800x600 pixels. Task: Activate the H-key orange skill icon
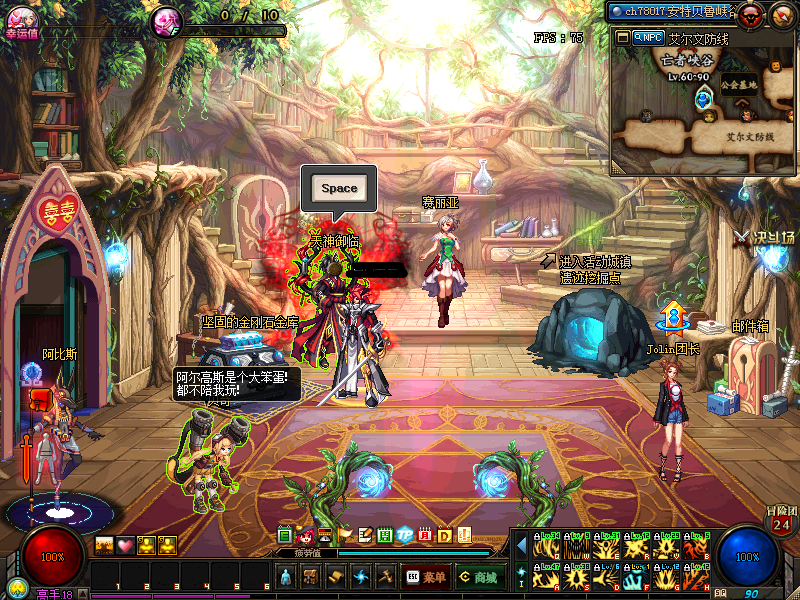click(x=695, y=577)
